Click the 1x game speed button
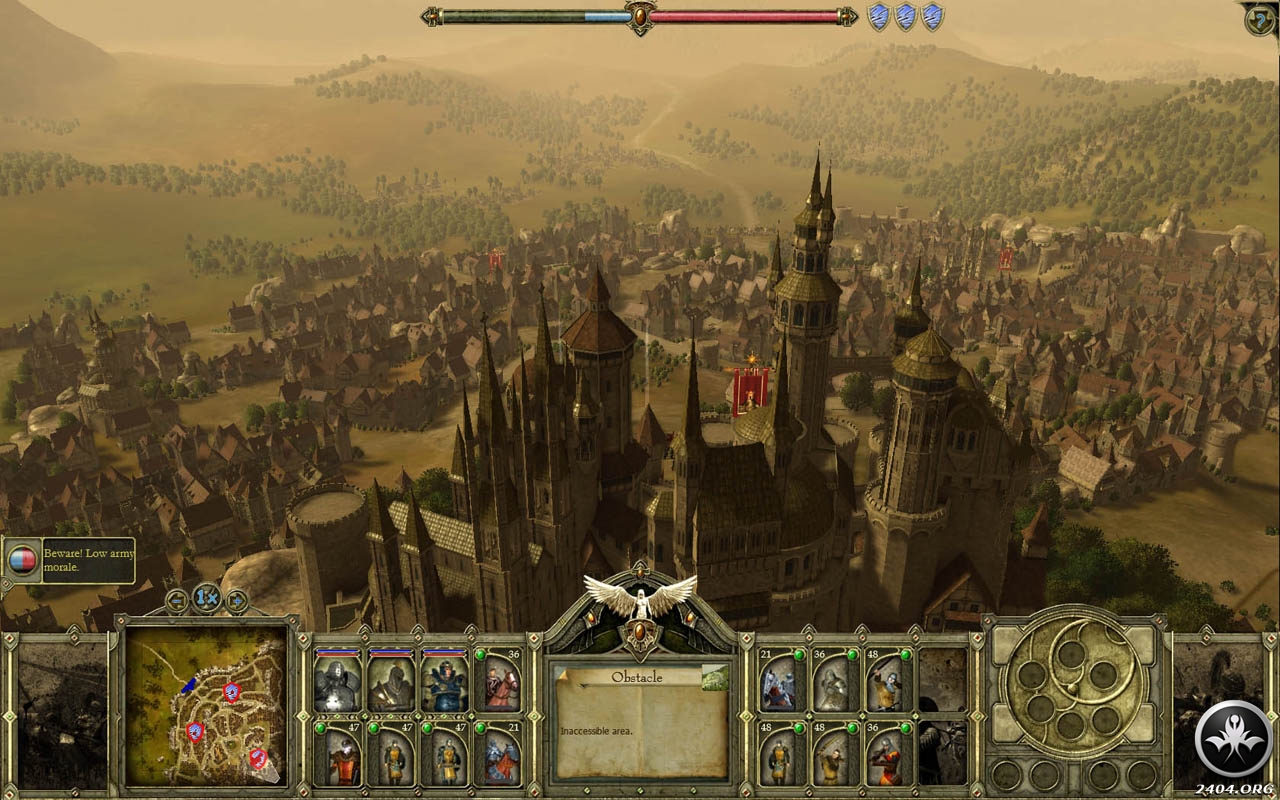The width and height of the screenshot is (1280, 800). [x=207, y=599]
